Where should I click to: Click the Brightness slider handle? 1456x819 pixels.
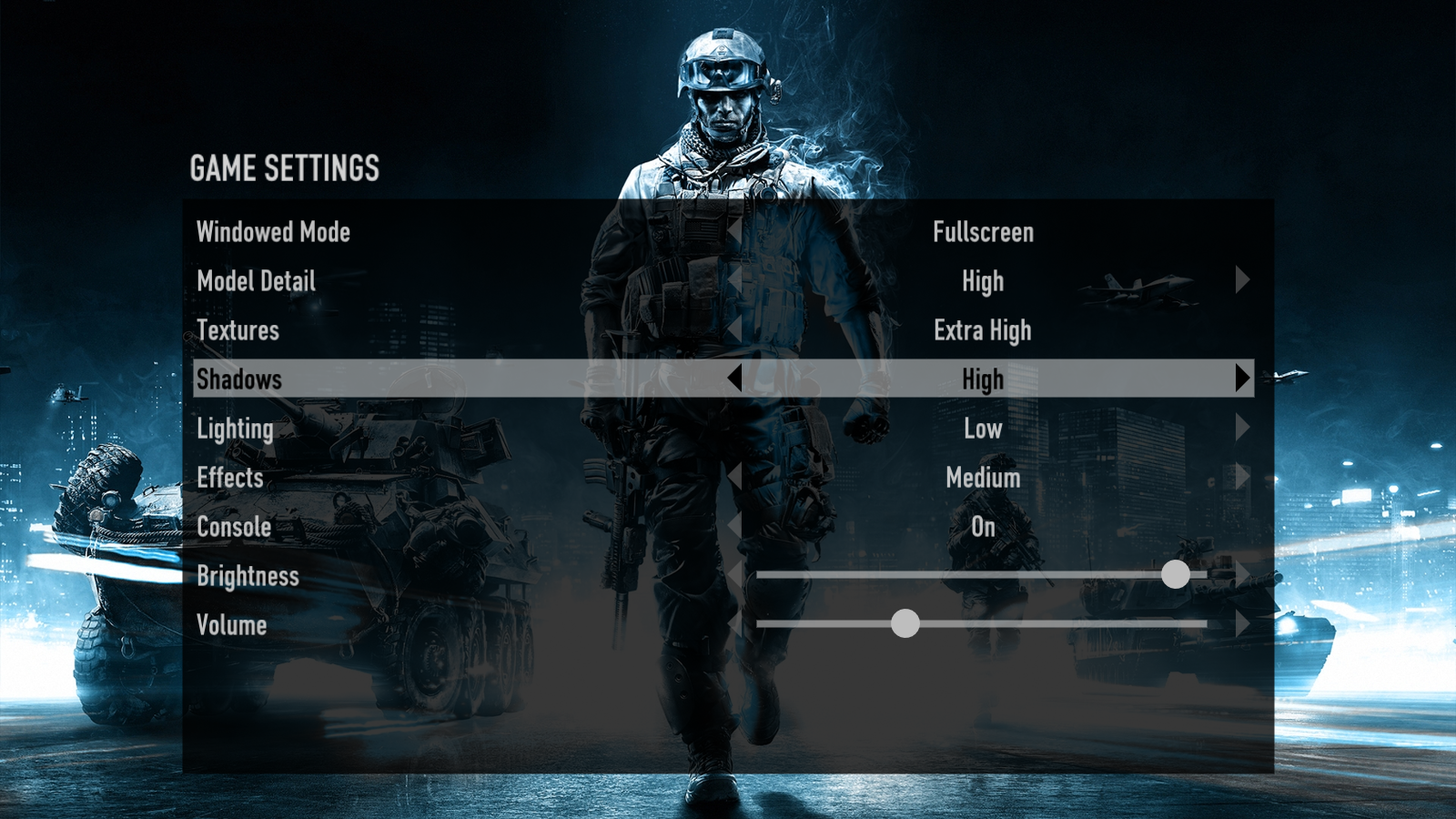pos(1178,574)
